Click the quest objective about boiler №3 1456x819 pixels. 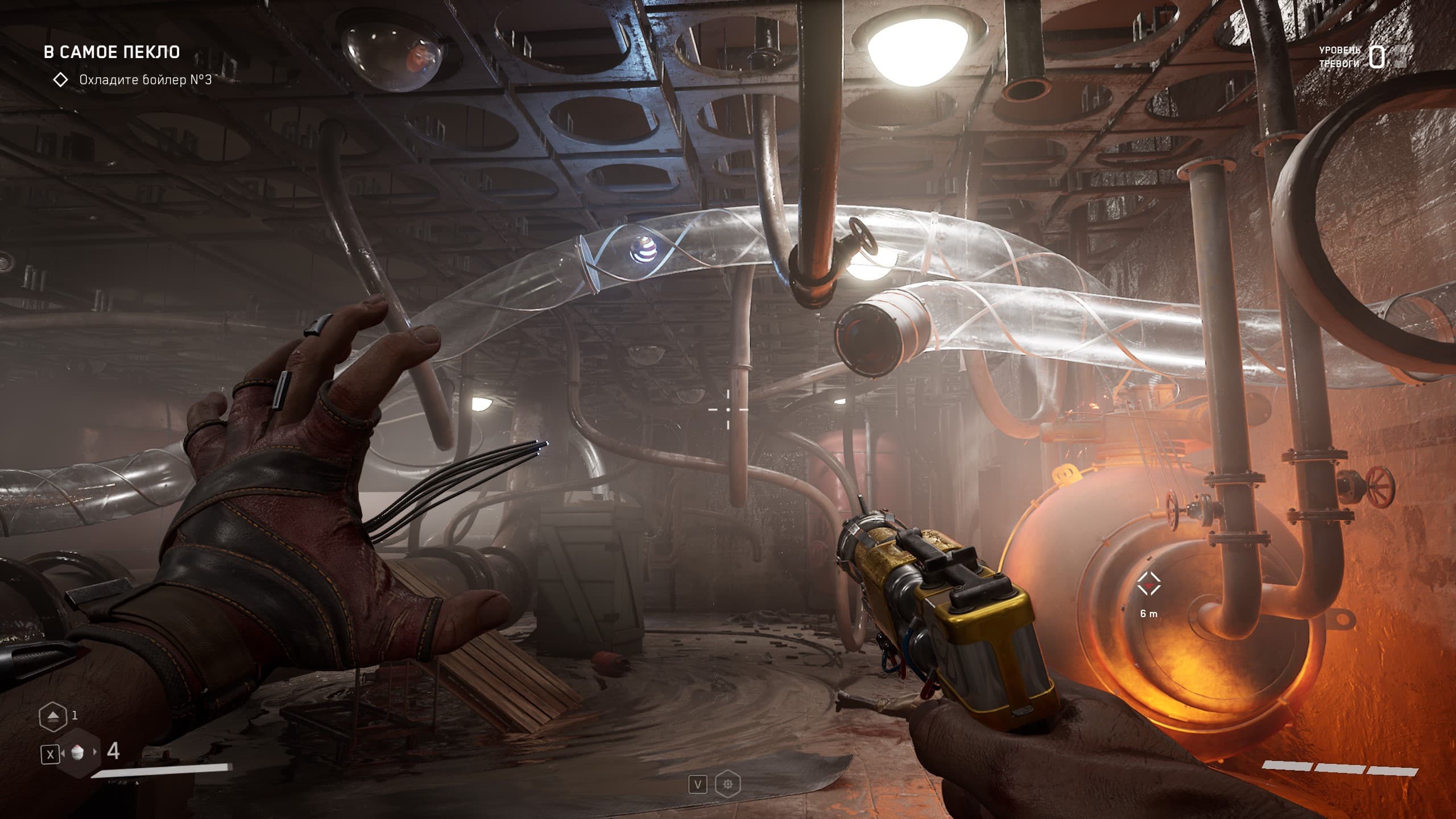click(x=145, y=80)
